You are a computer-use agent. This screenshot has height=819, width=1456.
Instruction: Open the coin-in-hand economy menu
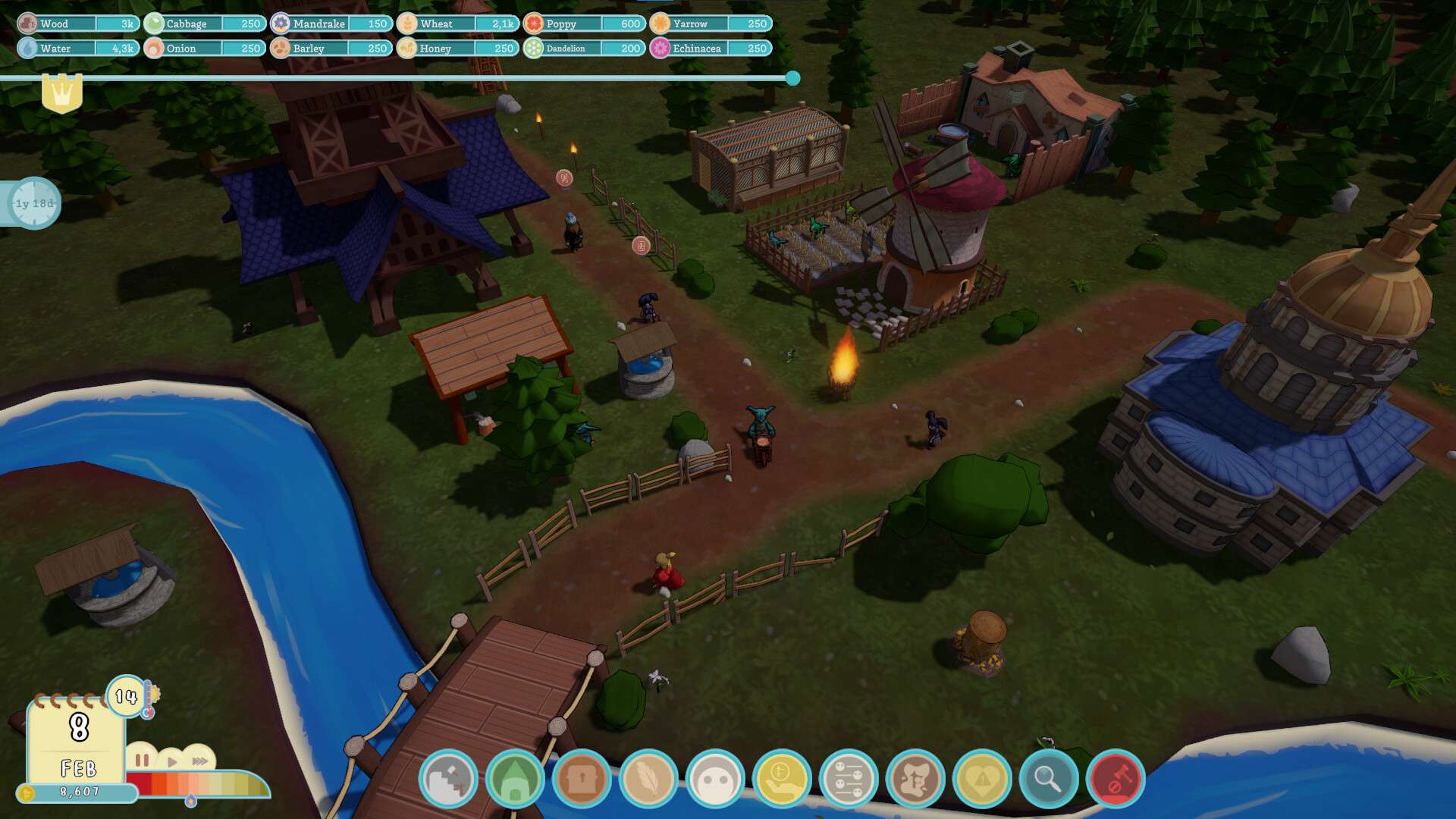point(782,779)
